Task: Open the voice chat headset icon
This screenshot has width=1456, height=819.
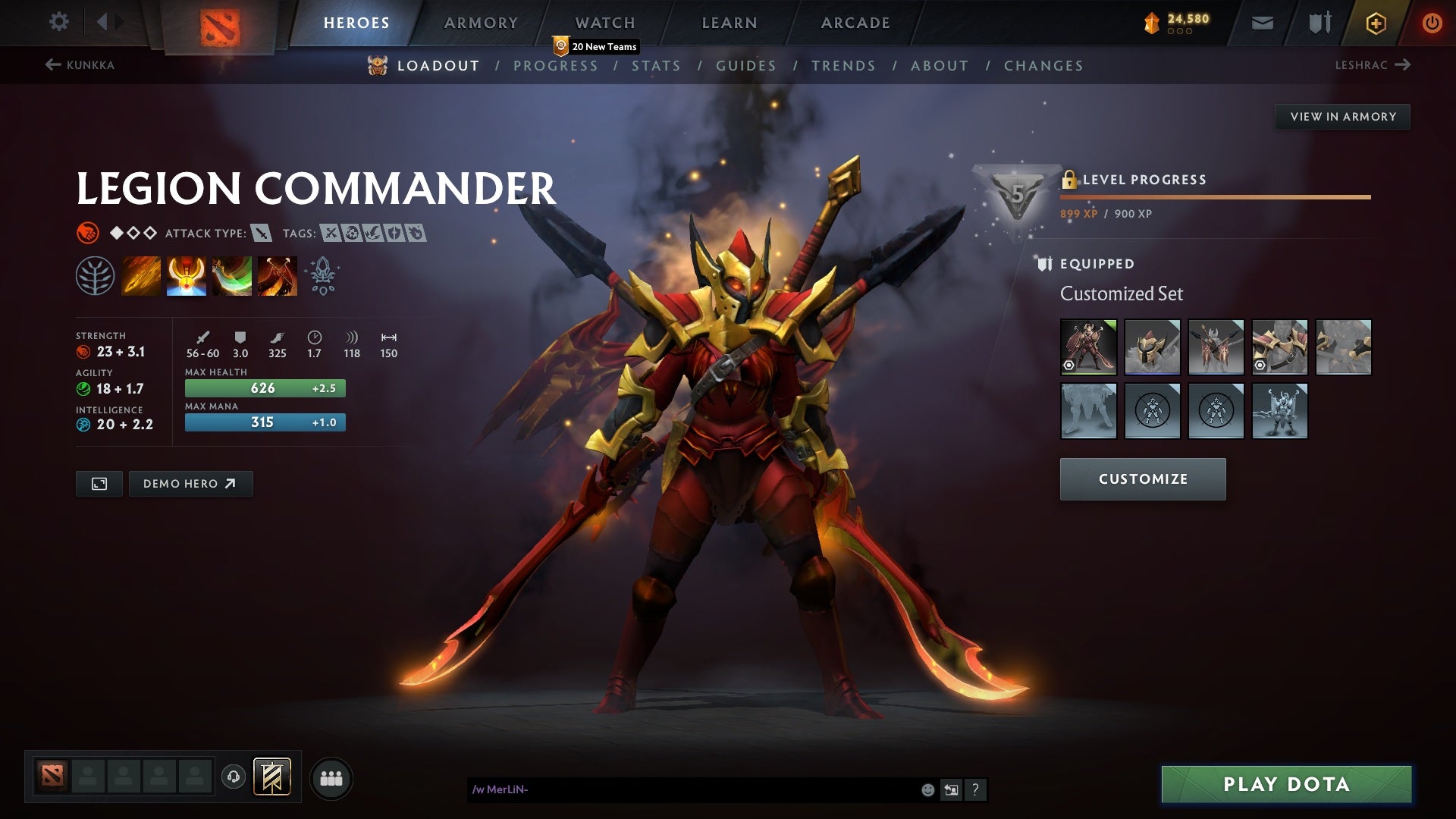Action: [234, 777]
